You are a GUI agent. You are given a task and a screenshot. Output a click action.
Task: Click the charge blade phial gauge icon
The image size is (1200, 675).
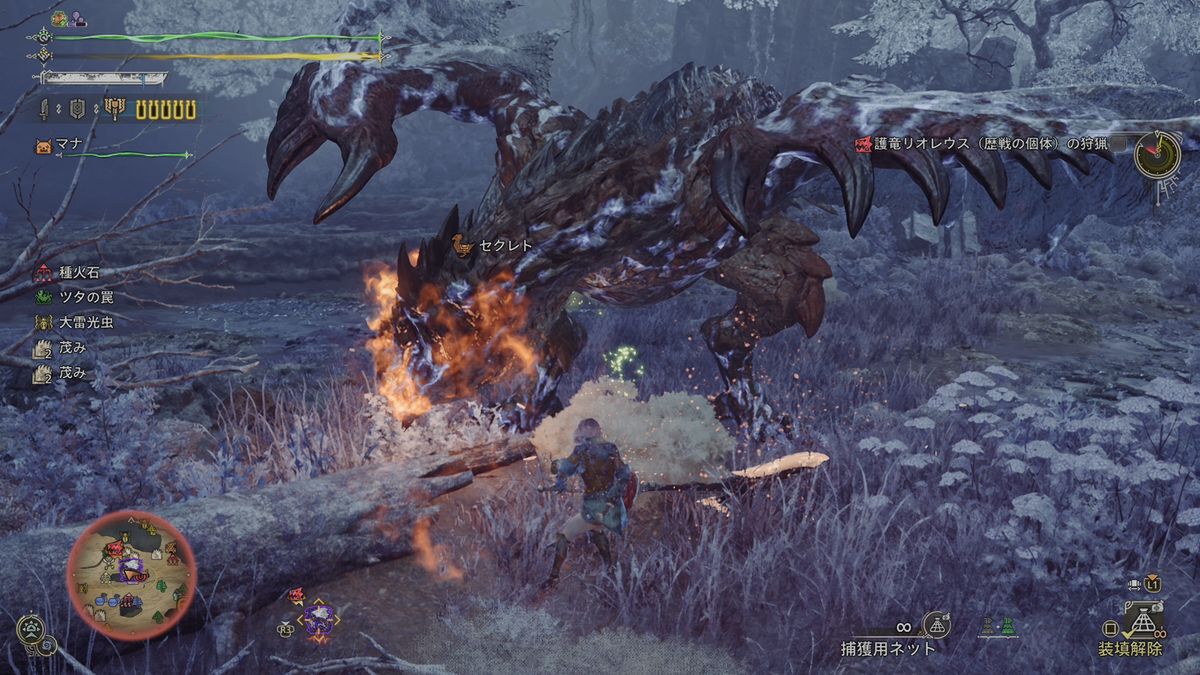[115, 109]
